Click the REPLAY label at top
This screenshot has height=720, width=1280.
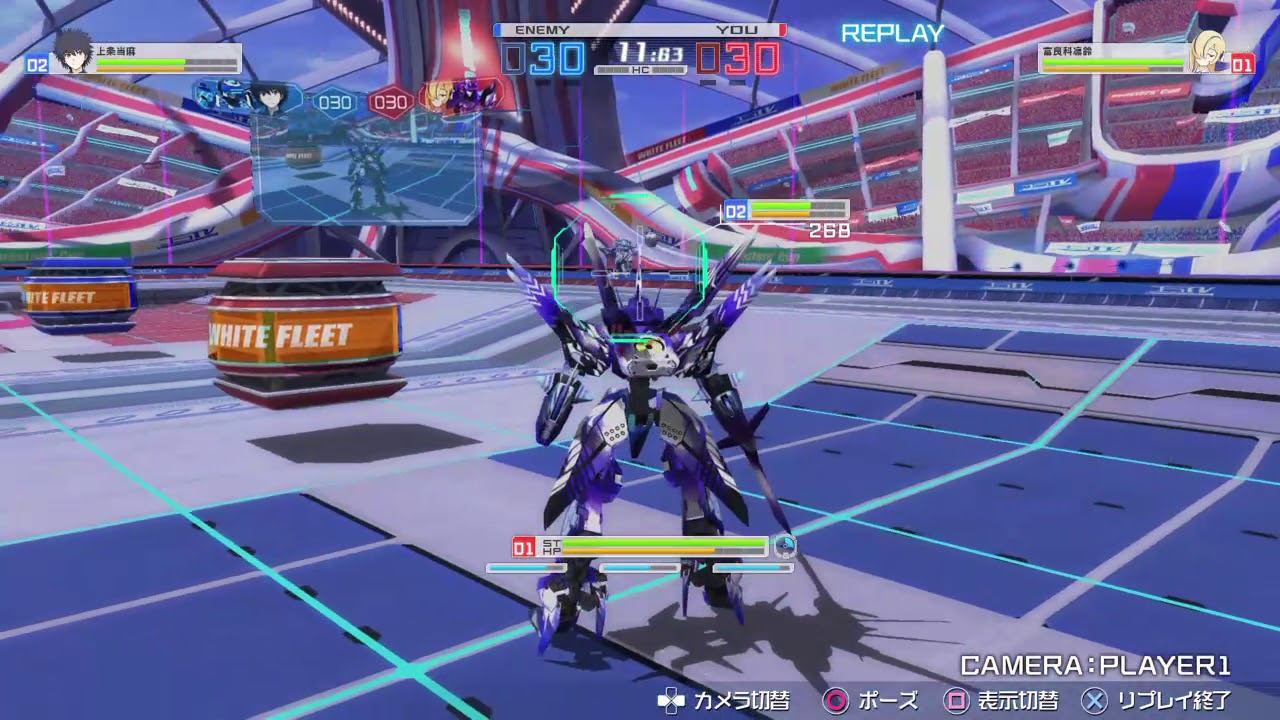pyautogui.click(x=894, y=33)
